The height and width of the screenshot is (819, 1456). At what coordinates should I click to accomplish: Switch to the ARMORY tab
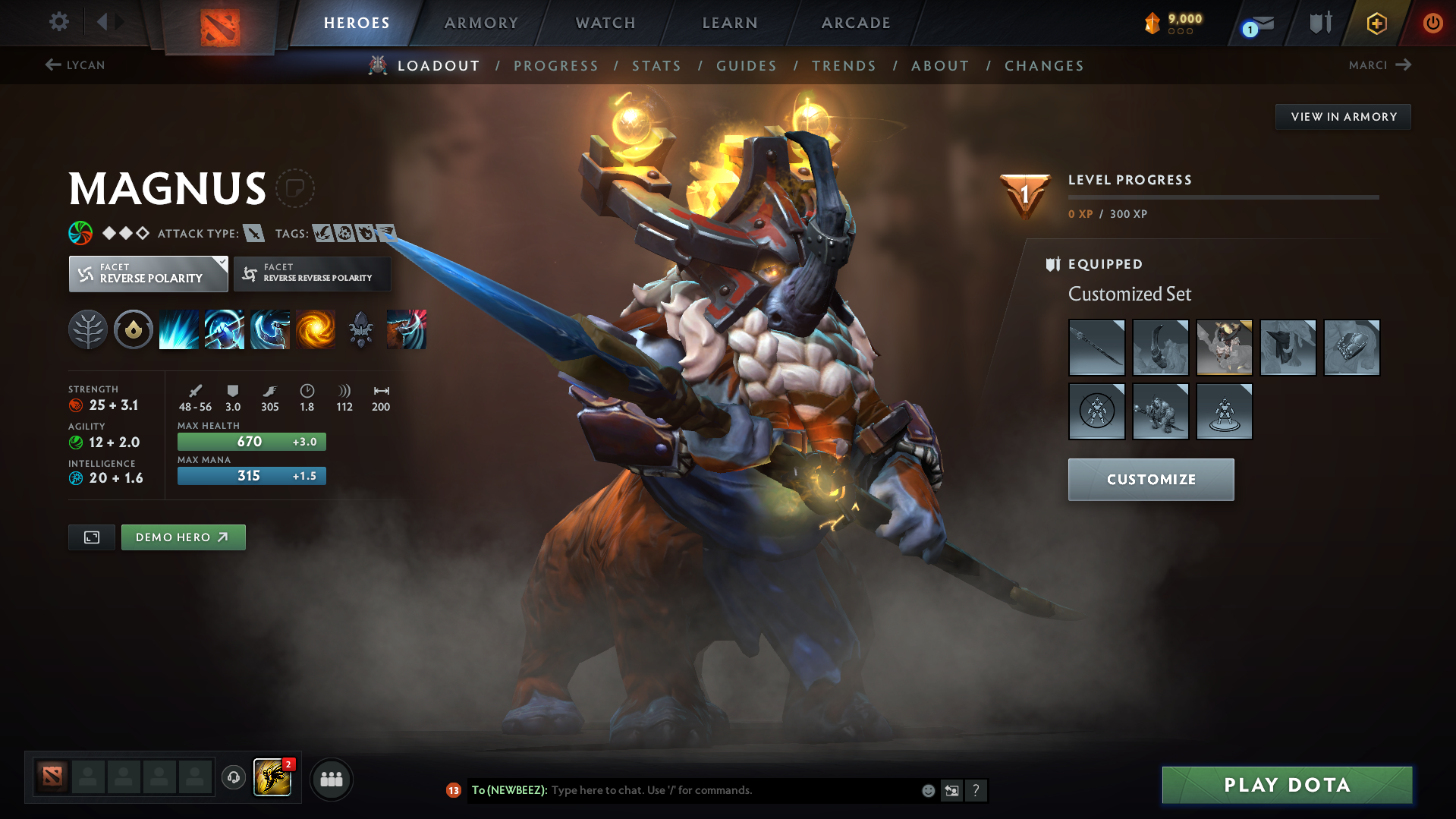pos(481,23)
